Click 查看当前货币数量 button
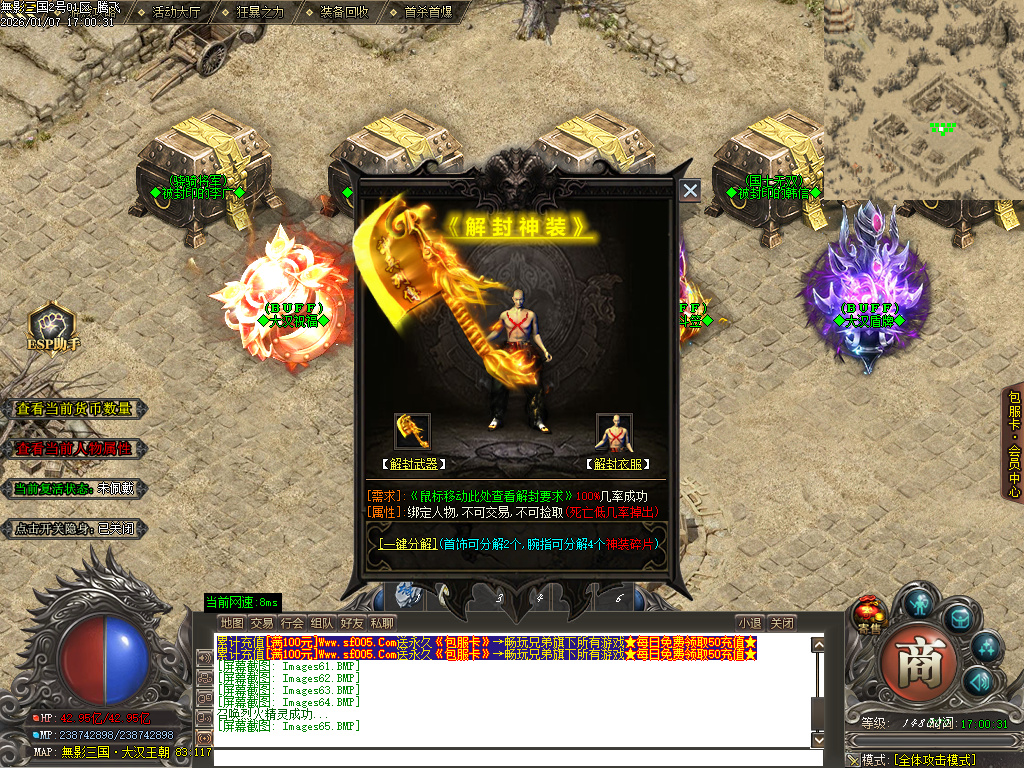Image resolution: width=1024 pixels, height=768 pixels. point(74,409)
